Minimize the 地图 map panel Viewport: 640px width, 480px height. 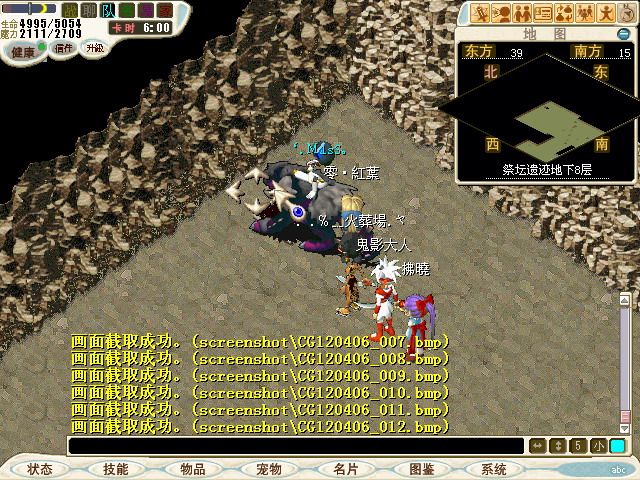click(x=623, y=34)
